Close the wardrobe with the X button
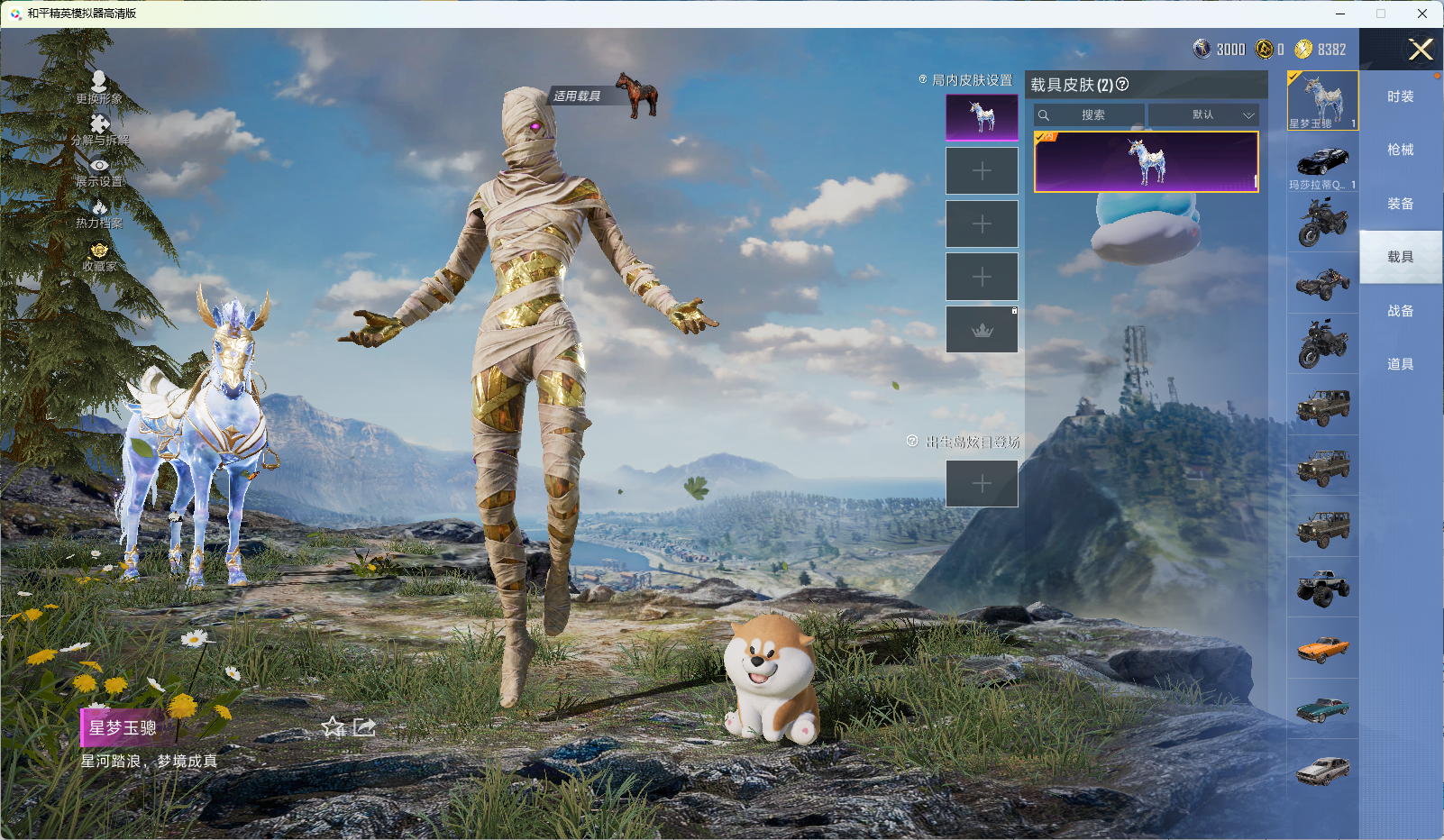Image resolution: width=1444 pixels, height=840 pixels. [1421, 50]
